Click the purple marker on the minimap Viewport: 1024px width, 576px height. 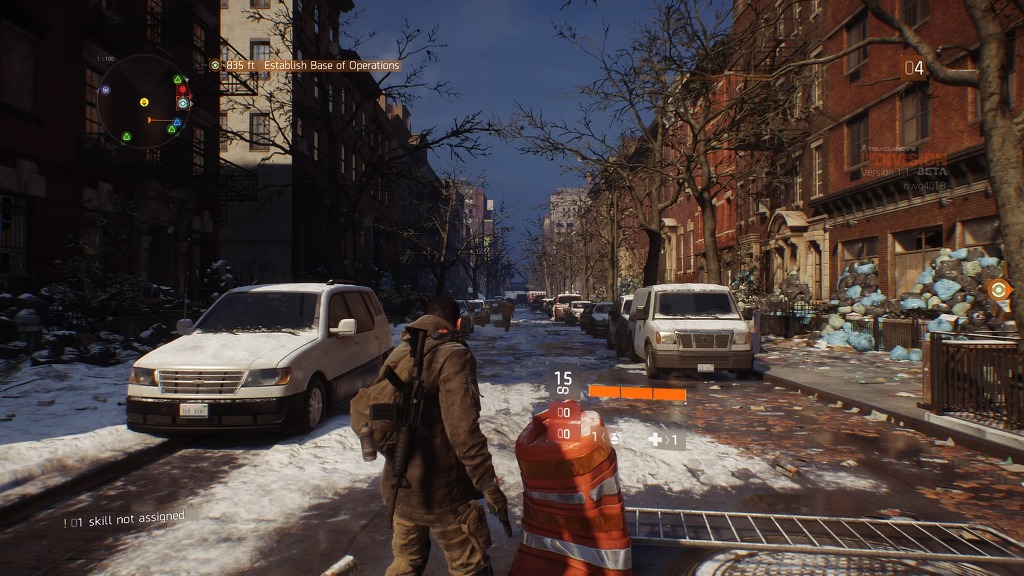point(105,90)
